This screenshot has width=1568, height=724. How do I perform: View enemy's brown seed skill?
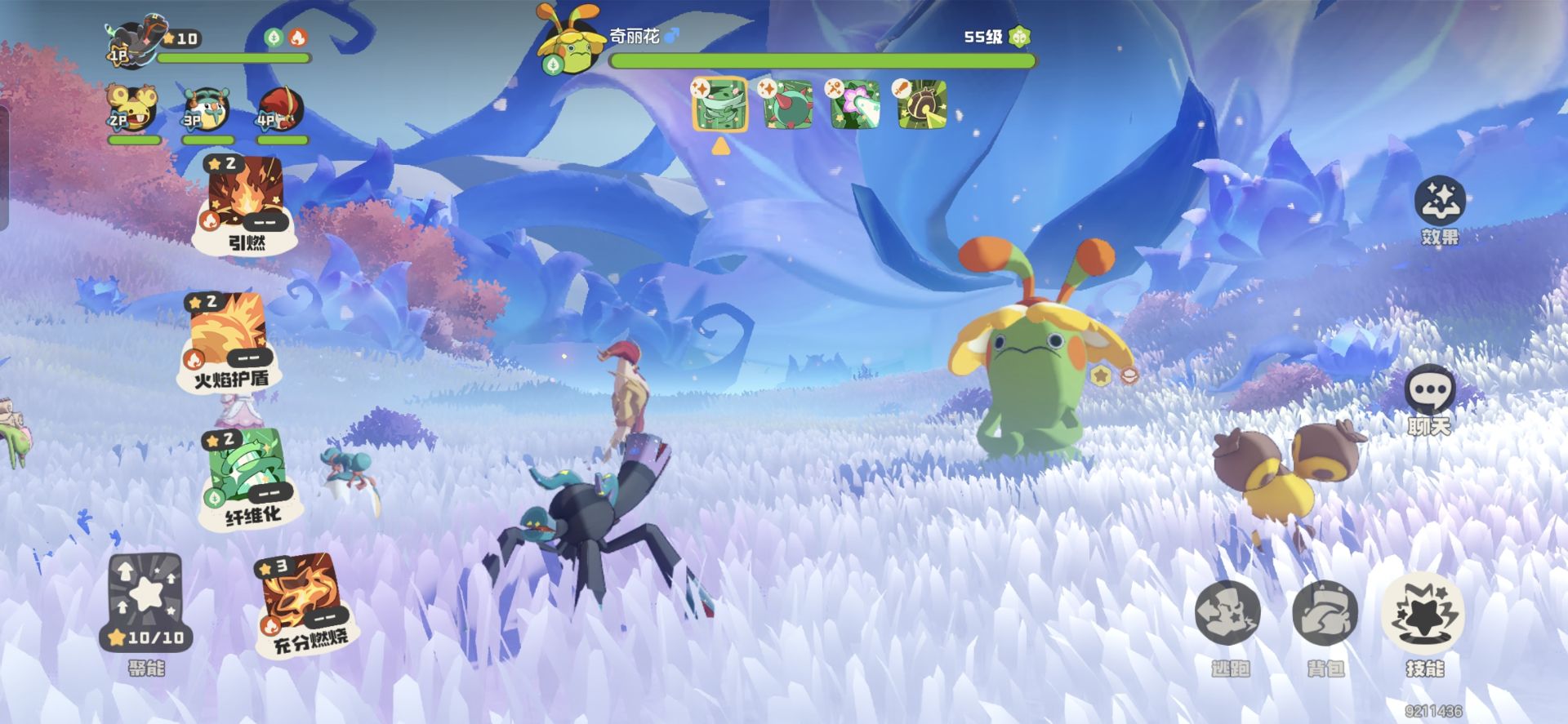click(922, 104)
